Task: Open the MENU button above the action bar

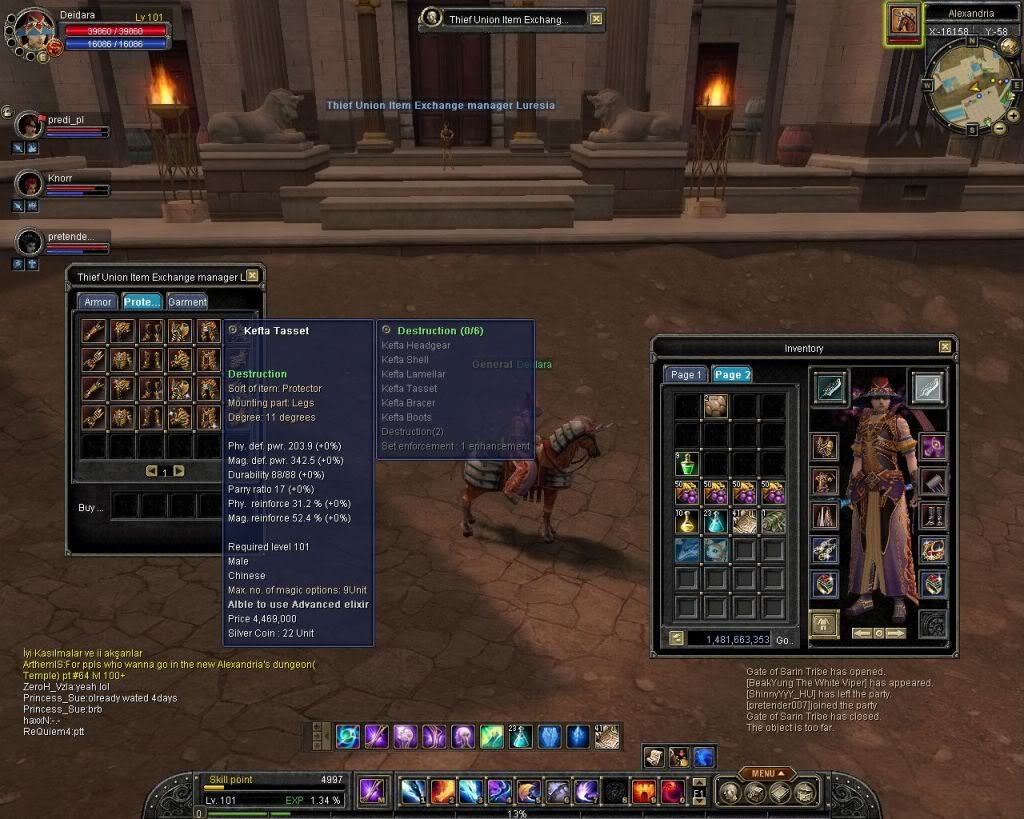Action: point(767,773)
